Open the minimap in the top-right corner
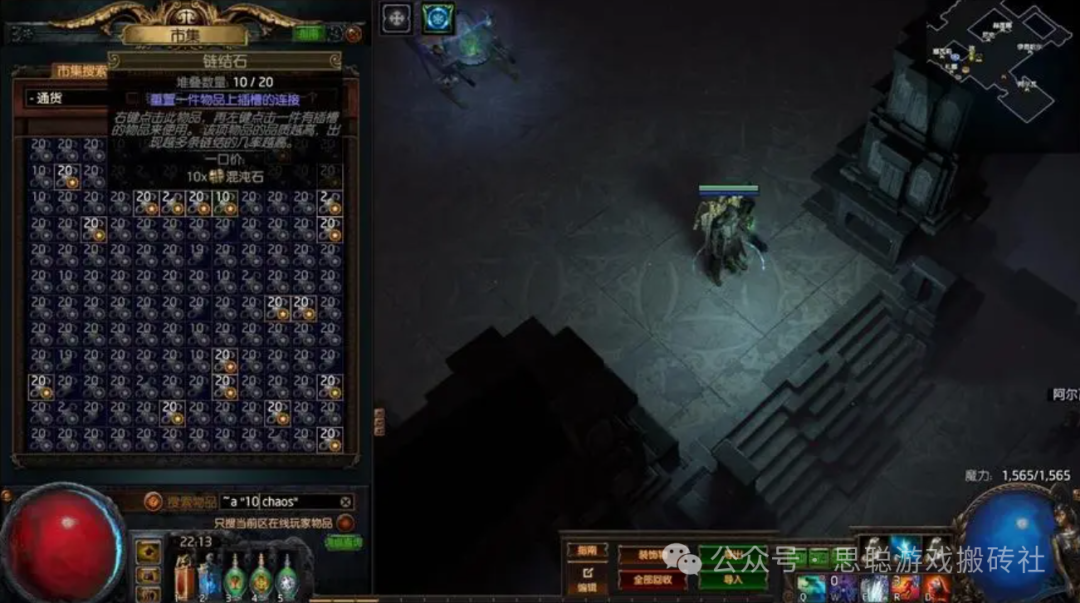The height and width of the screenshot is (603, 1080). coord(1000,55)
